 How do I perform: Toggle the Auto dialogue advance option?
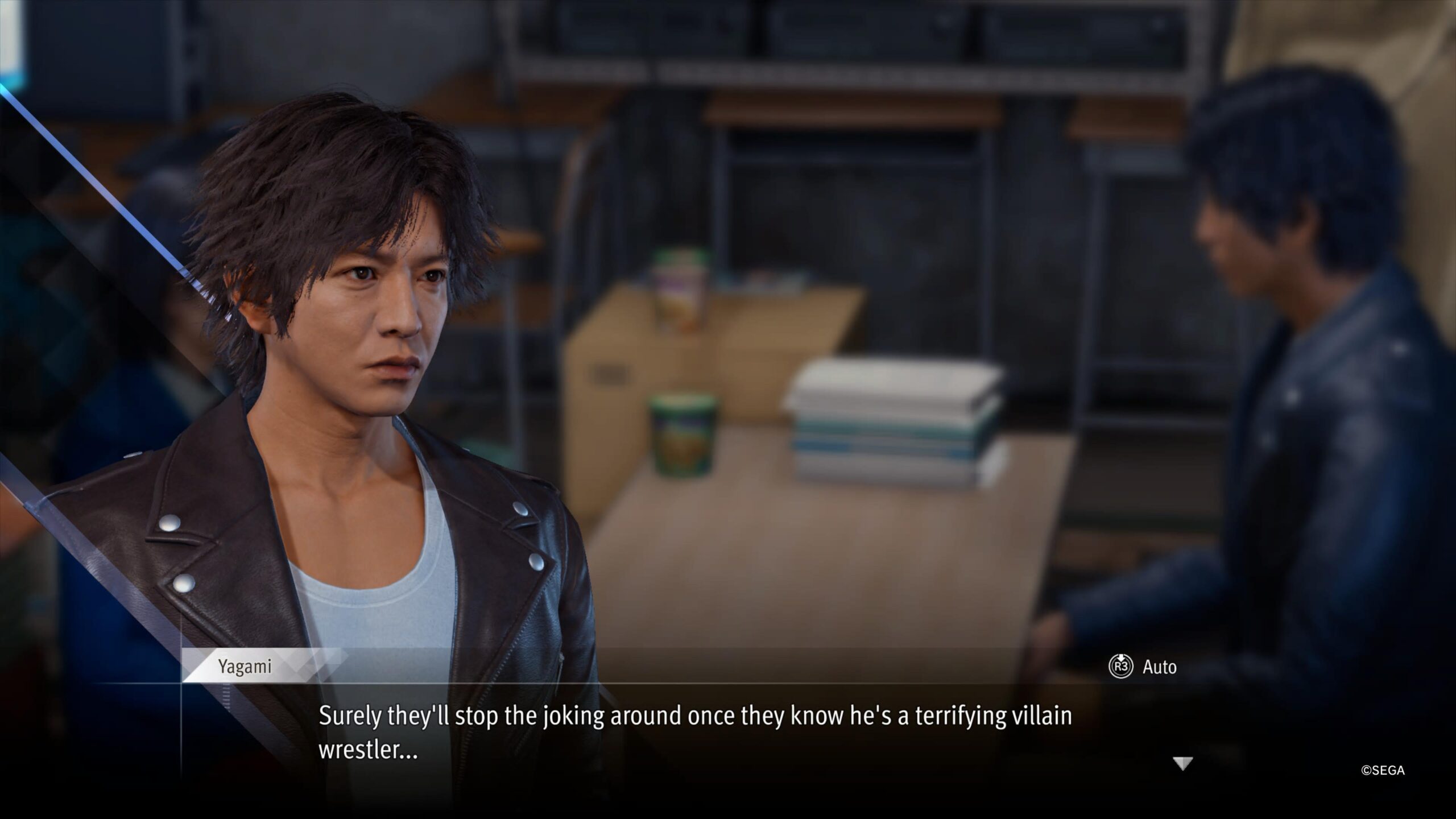(1143, 667)
